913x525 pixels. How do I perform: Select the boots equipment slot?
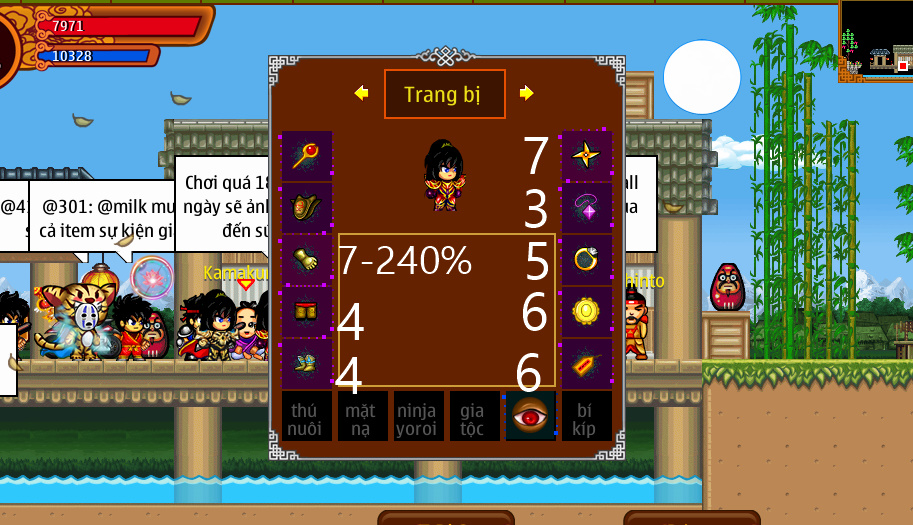coord(307,363)
